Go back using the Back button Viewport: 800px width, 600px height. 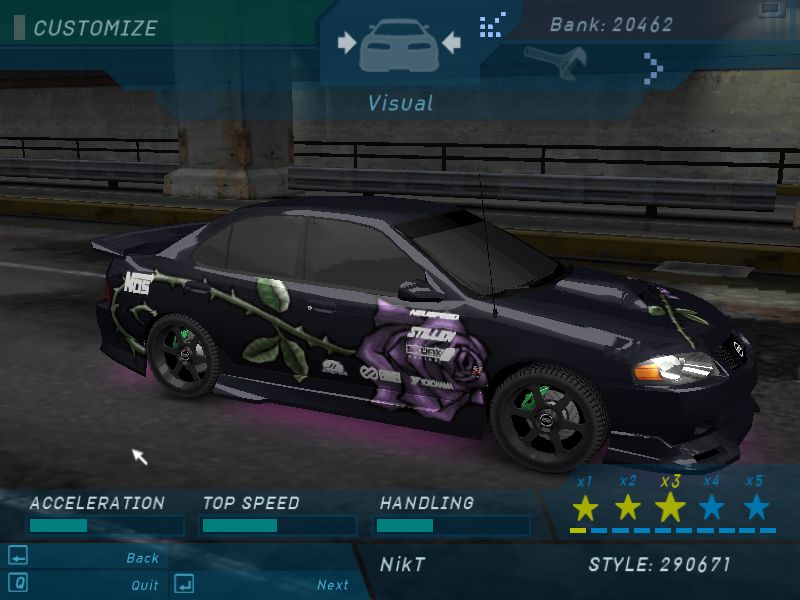(x=142, y=558)
